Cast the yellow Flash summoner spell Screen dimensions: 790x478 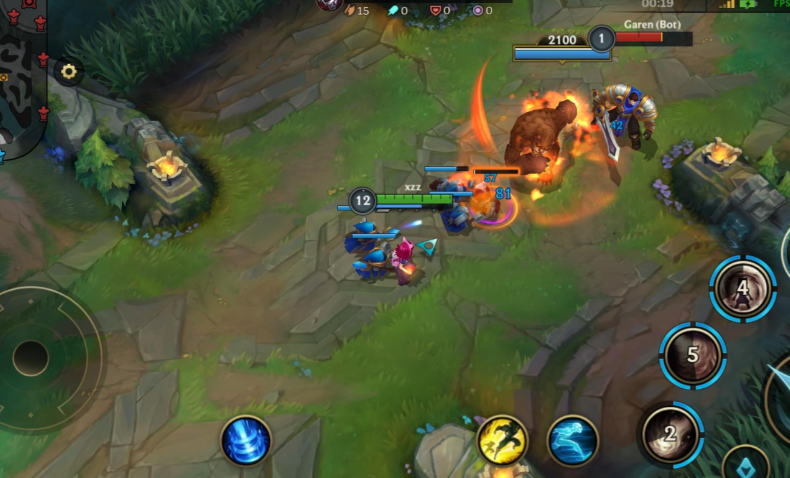click(502, 440)
